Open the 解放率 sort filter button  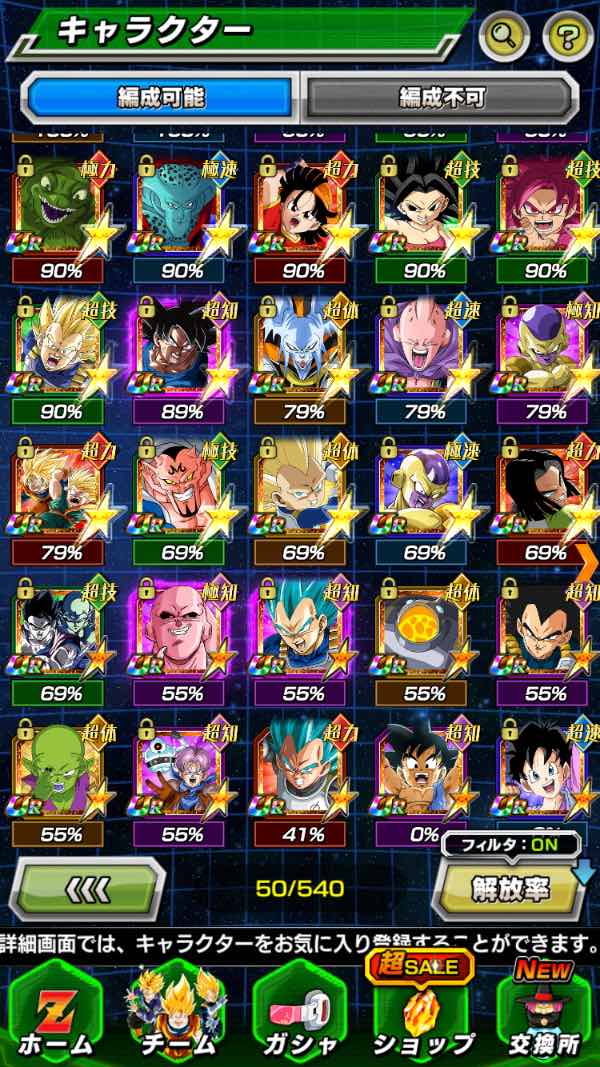[x=508, y=886]
